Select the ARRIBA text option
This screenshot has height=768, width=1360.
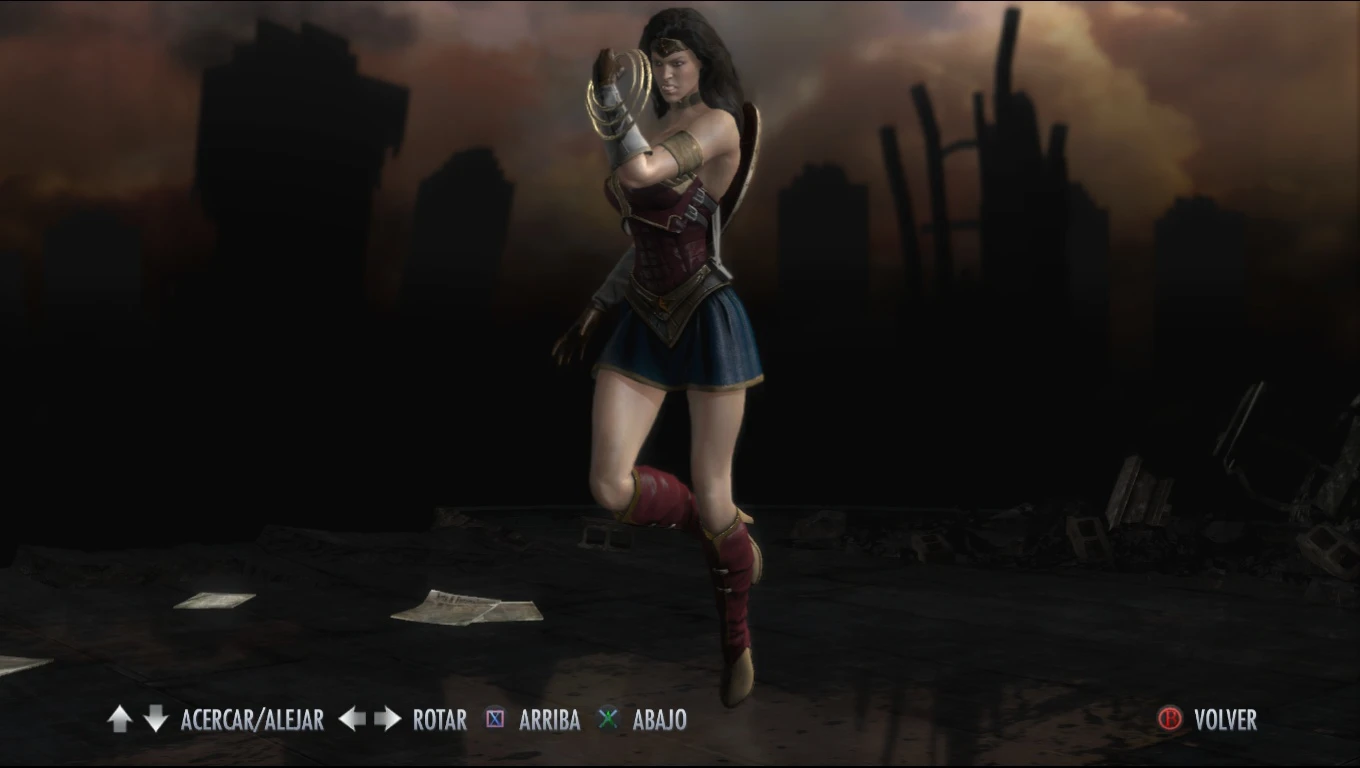click(549, 719)
